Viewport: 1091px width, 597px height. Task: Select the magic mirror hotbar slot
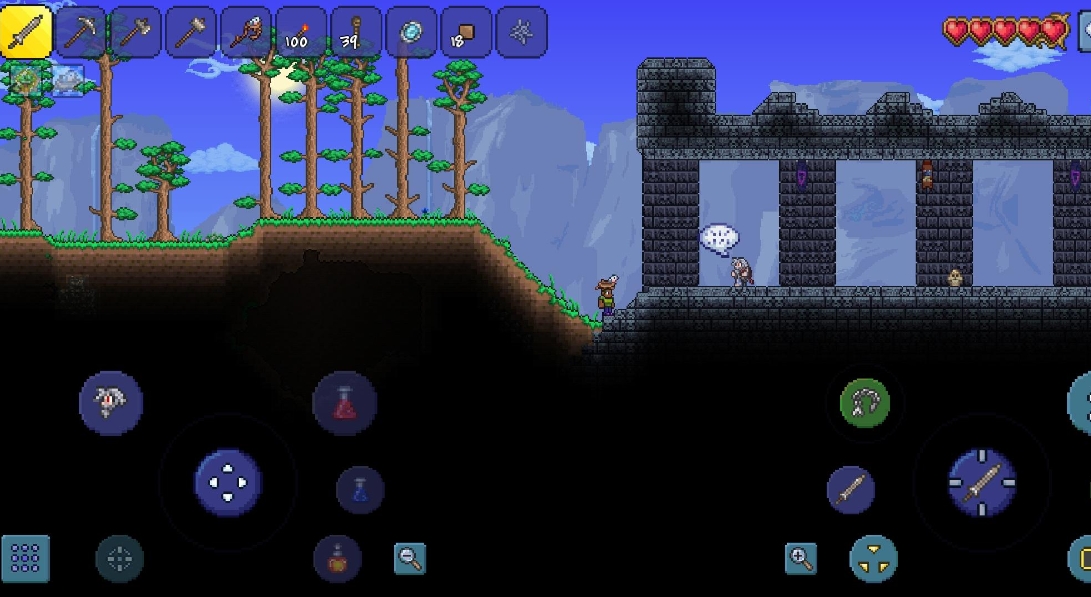[x=410, y=32]
